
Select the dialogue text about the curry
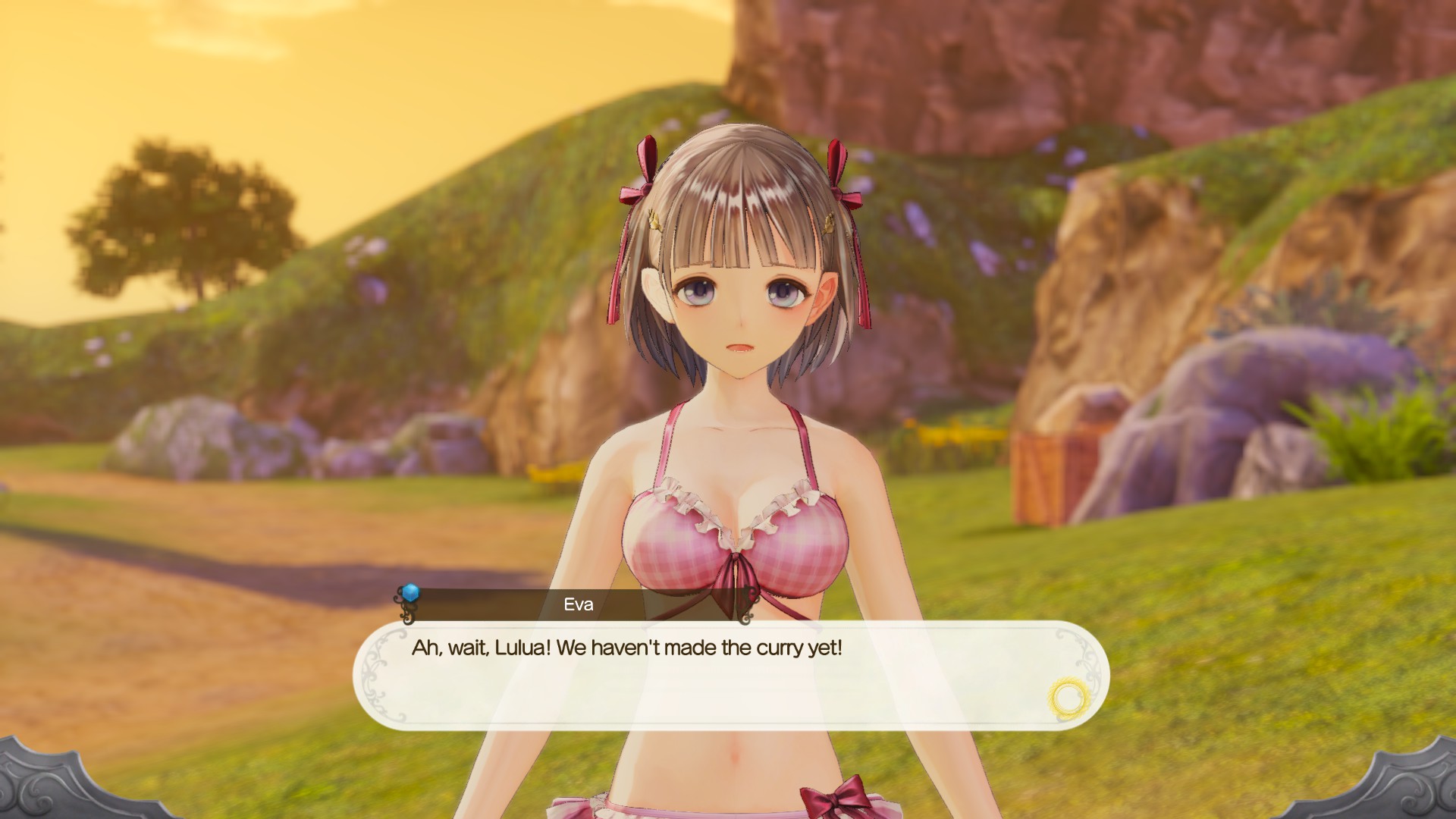(x=629, y=647)
